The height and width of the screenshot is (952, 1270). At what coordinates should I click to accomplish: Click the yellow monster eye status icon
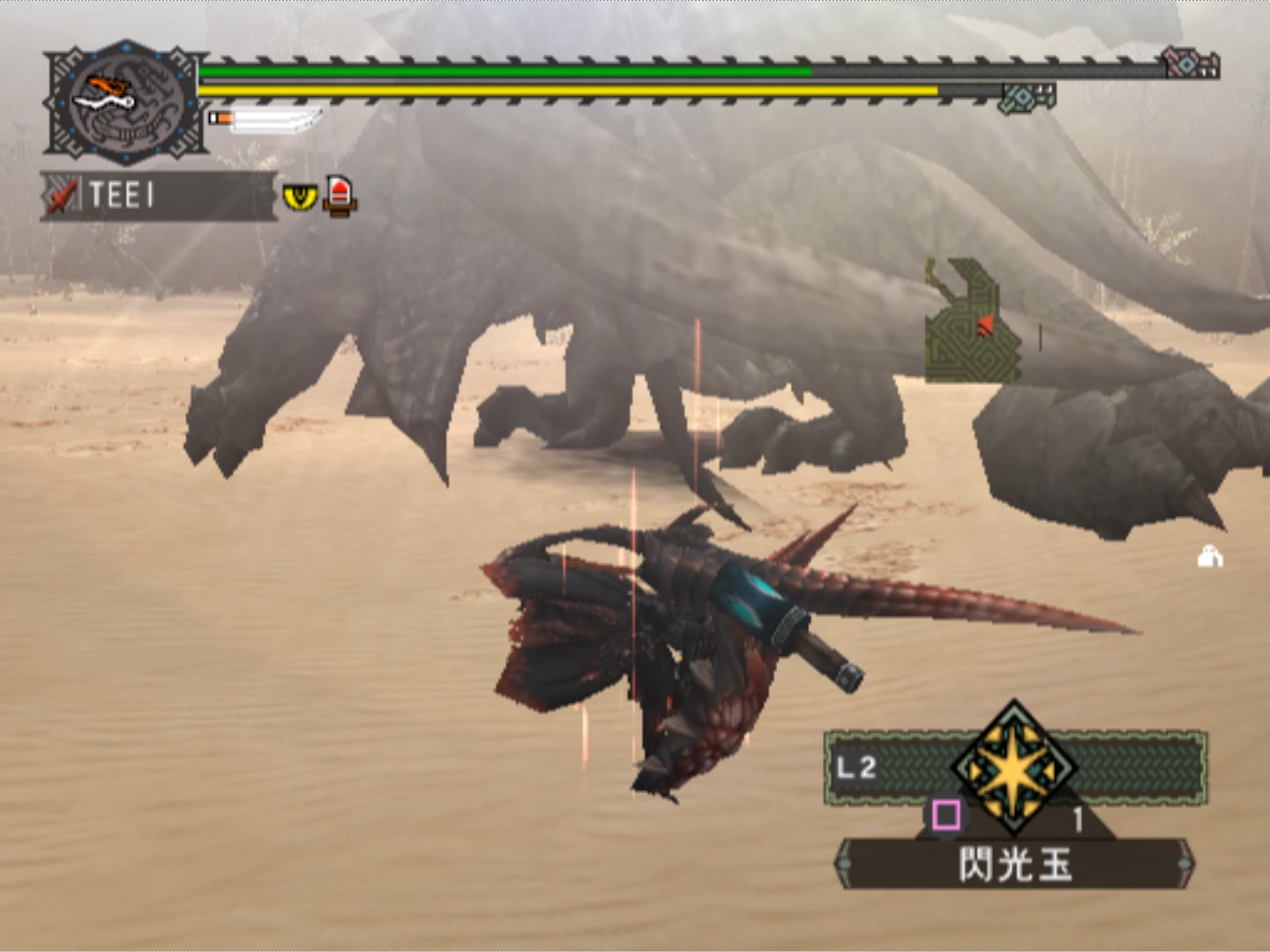(300, 196)
